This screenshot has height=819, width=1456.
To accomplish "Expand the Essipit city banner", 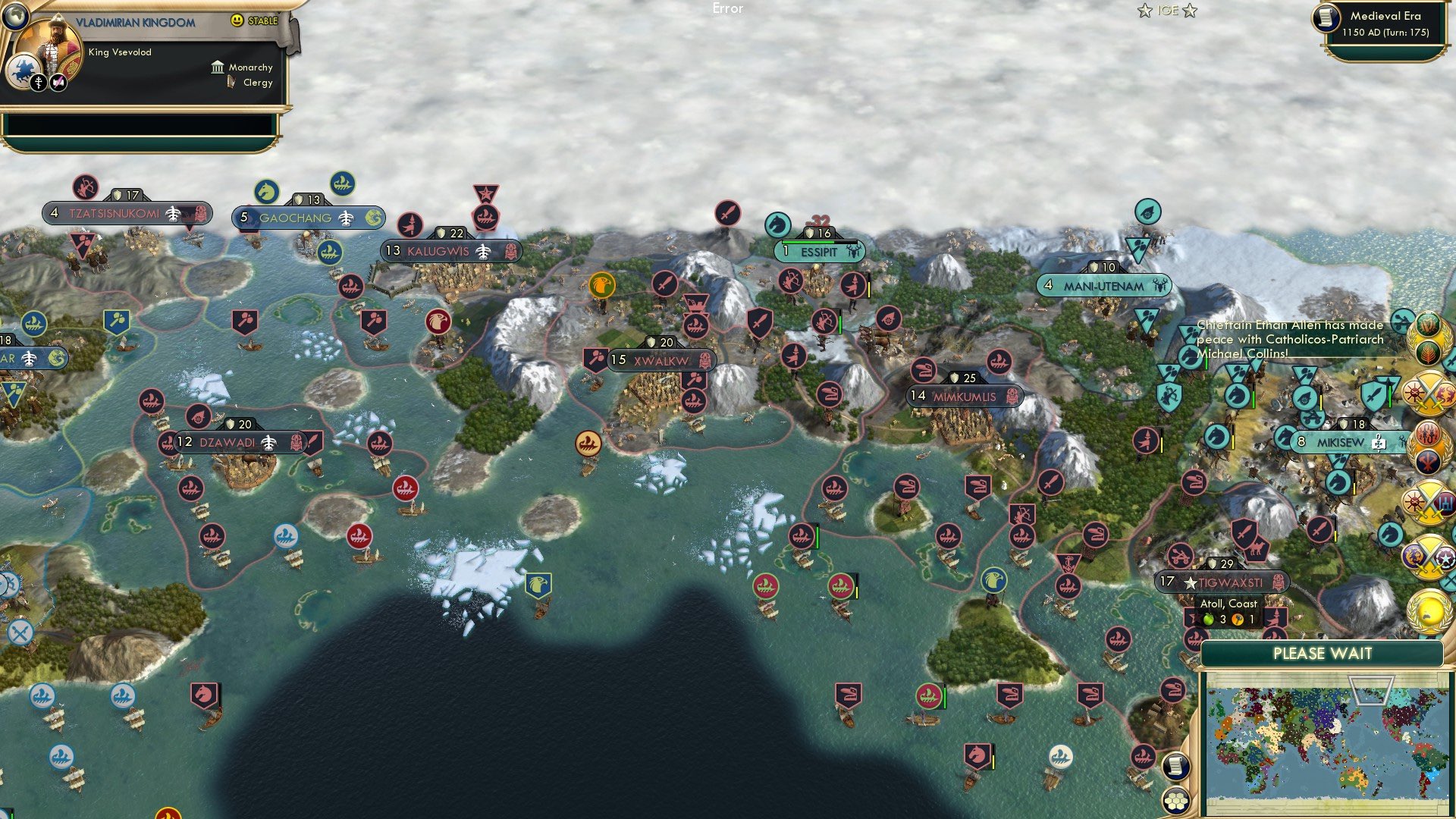I will pos(821,250).
